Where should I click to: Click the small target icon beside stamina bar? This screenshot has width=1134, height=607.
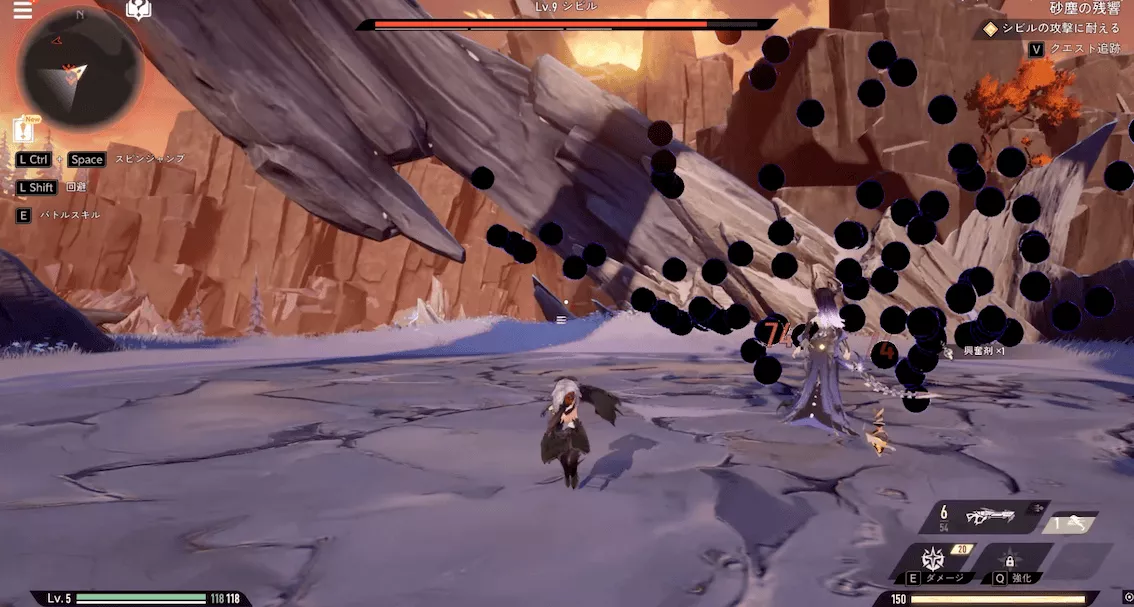coord(1127,597)
